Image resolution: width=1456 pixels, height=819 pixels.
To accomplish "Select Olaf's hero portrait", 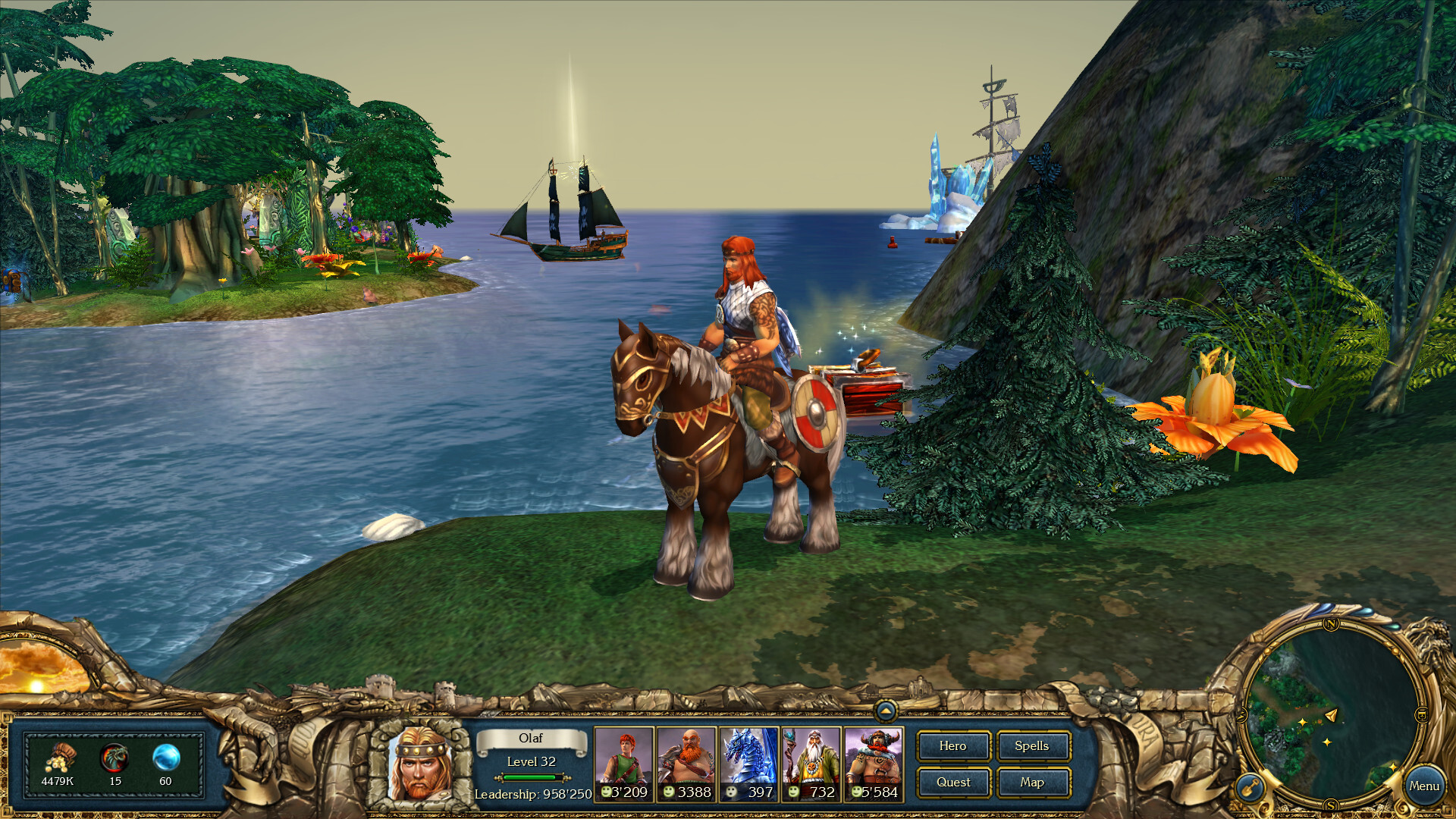I will click(419, 763).
